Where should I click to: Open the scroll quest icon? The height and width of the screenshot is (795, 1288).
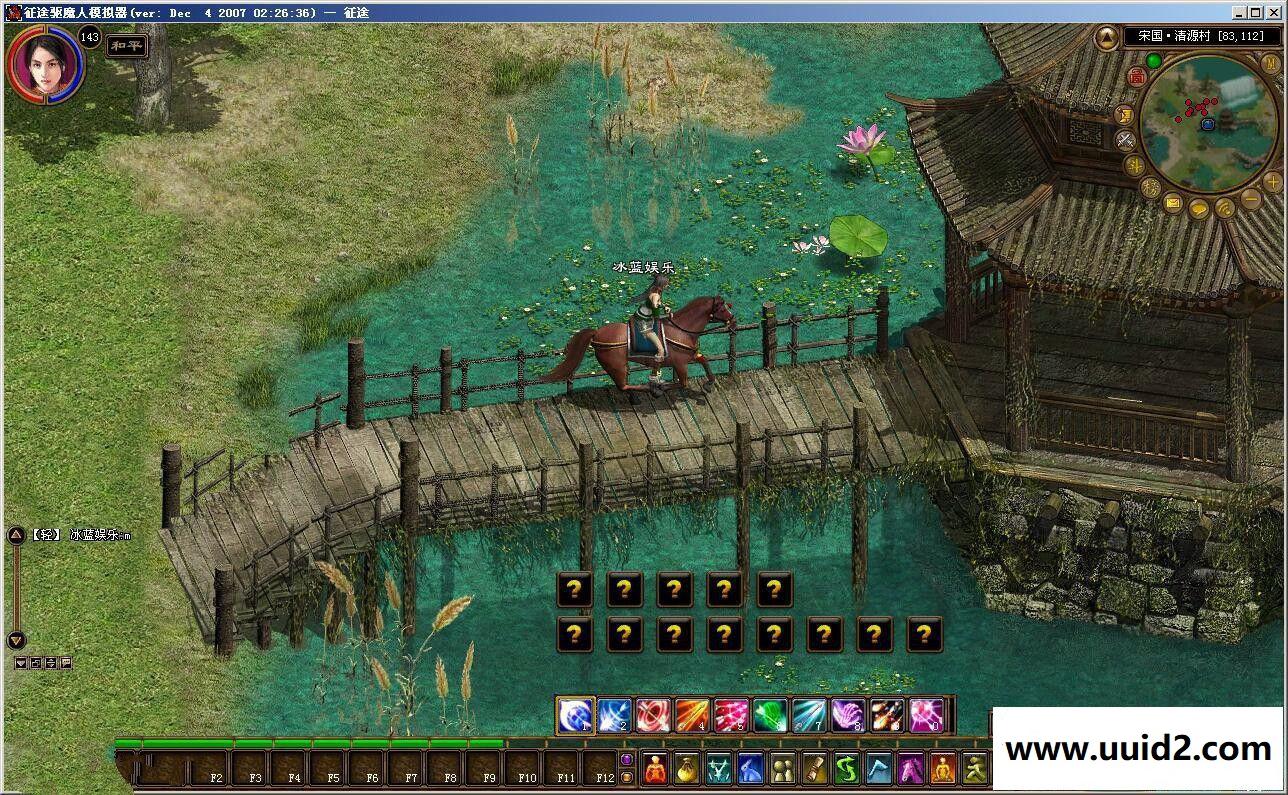point(815,769)
